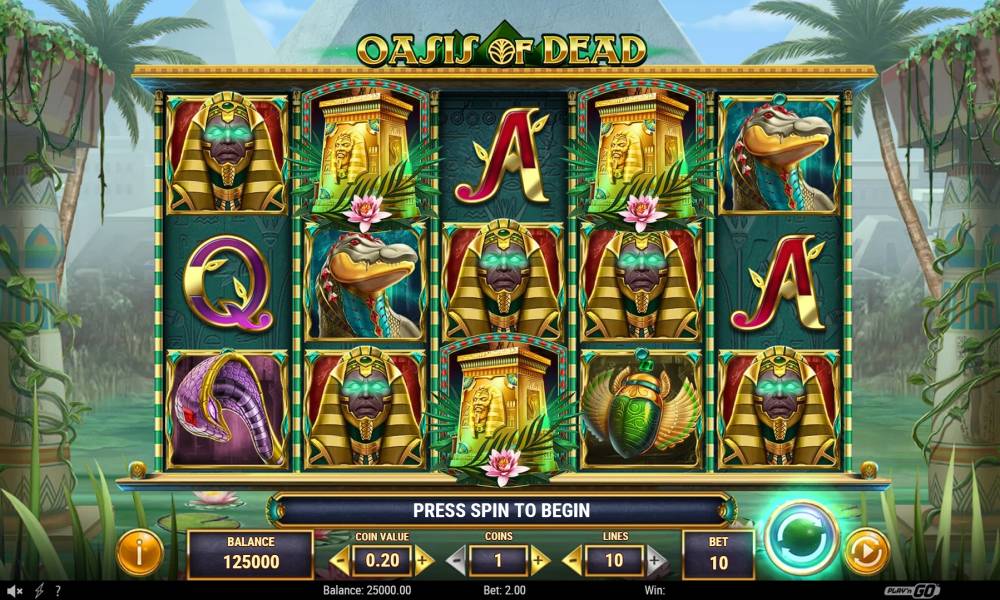Add one more coin
This screenshot has height=600, width=1000.
click(539, 560)
